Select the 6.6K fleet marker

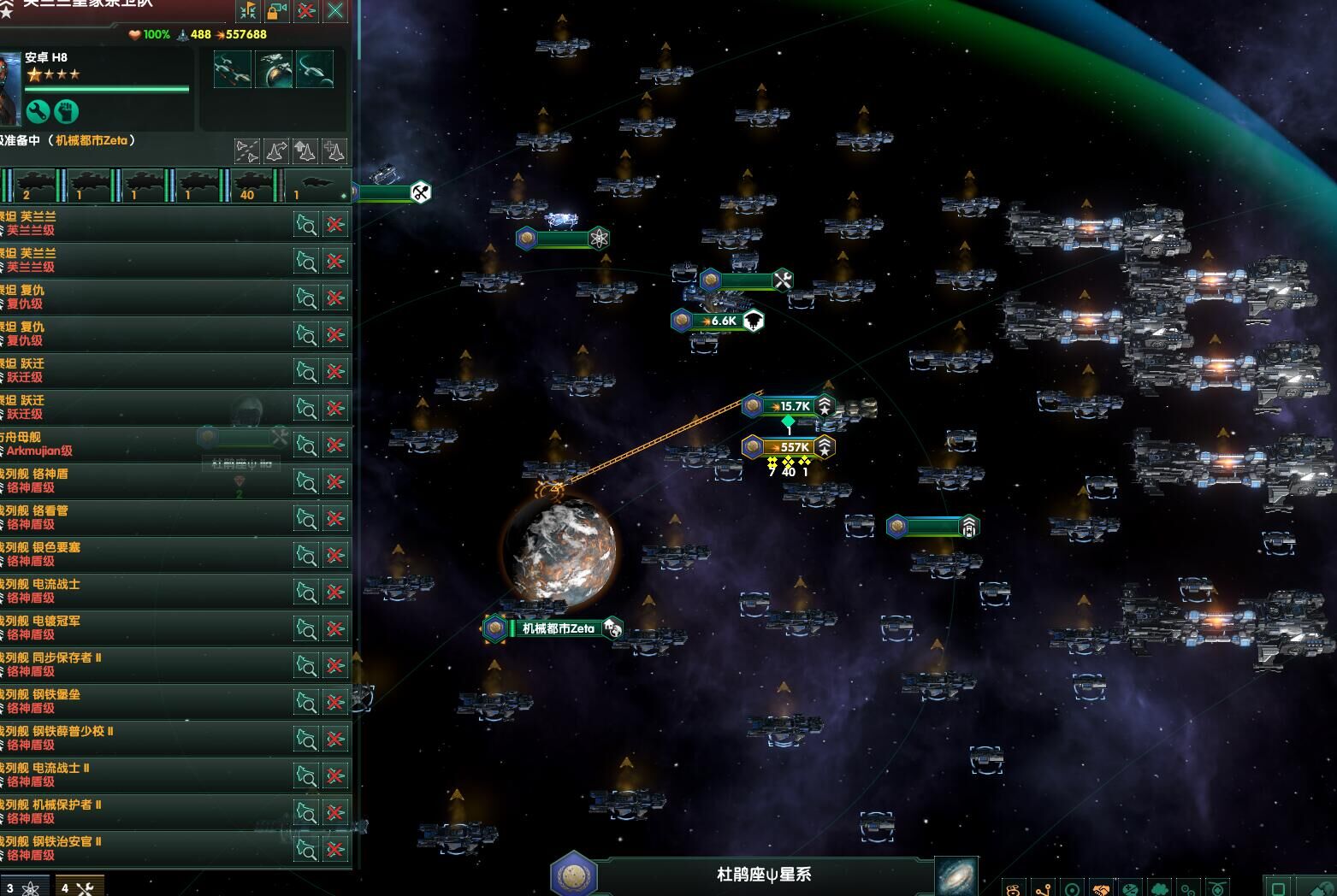point(718,321)
